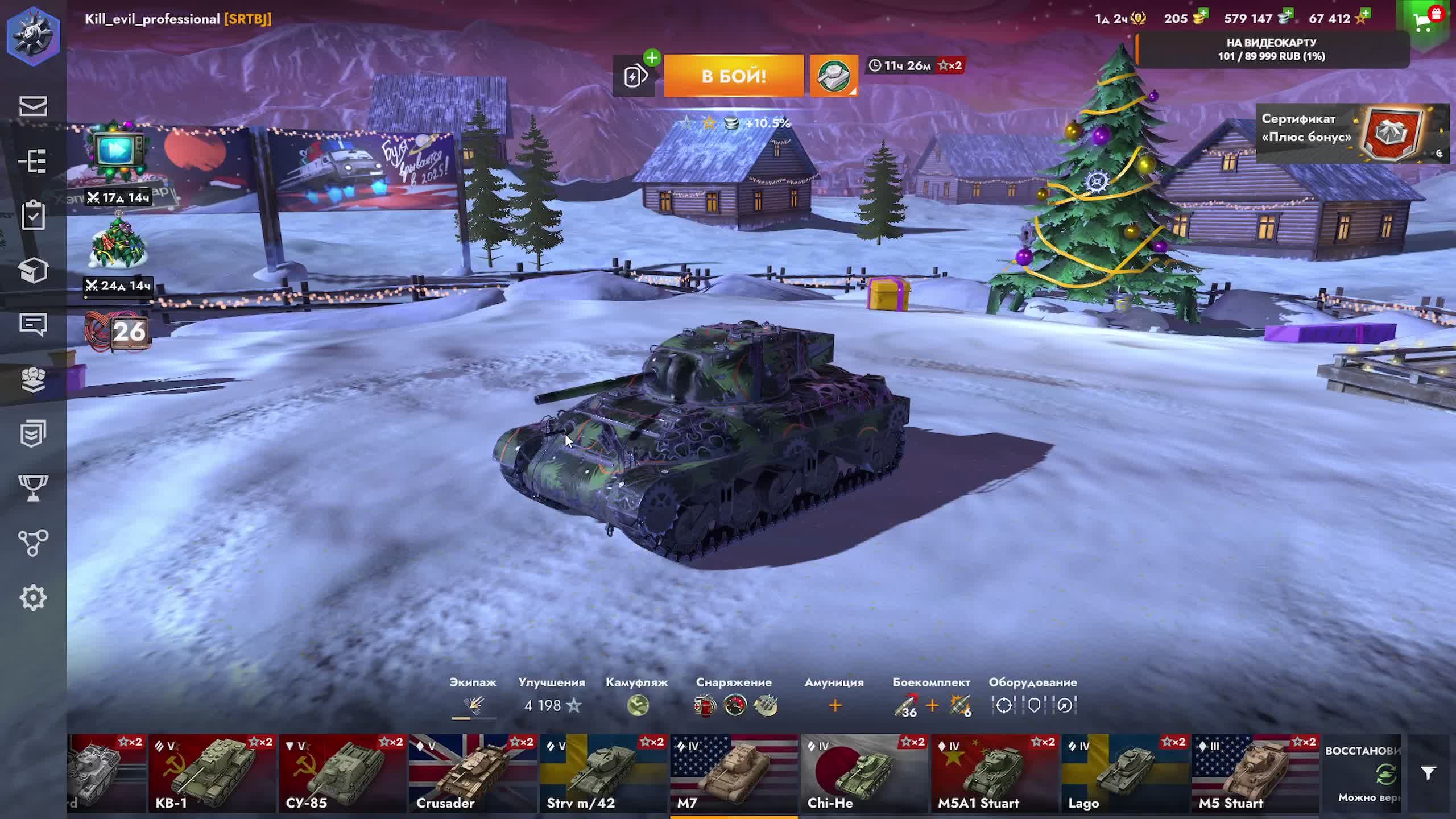Screen dimensions: 1456x819
Task: Pick the Strv m/42 tank card
Action: click(x=603, y=773)
